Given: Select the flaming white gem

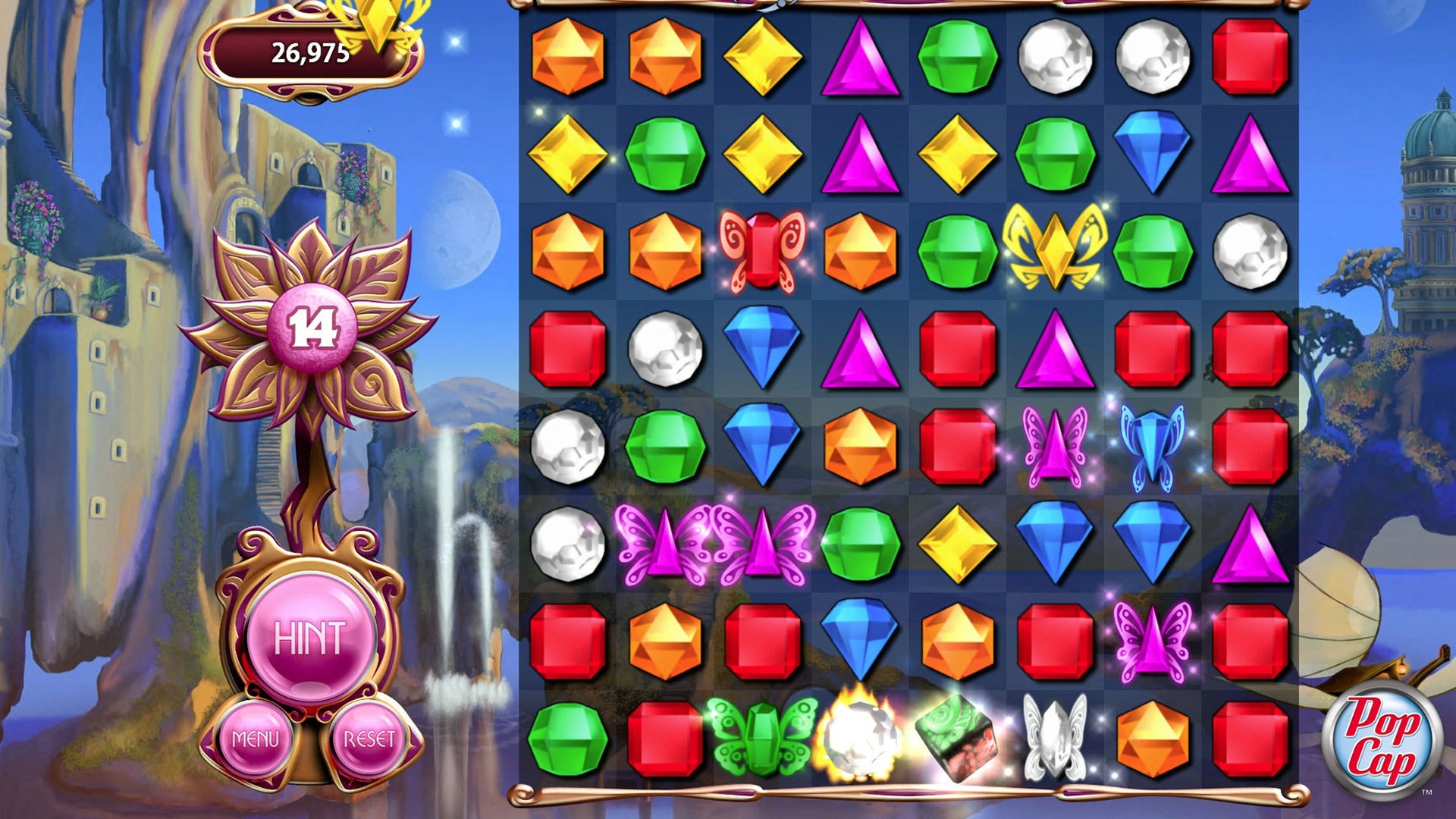Looking at the screenshot, I should click(x=860, y=736).
